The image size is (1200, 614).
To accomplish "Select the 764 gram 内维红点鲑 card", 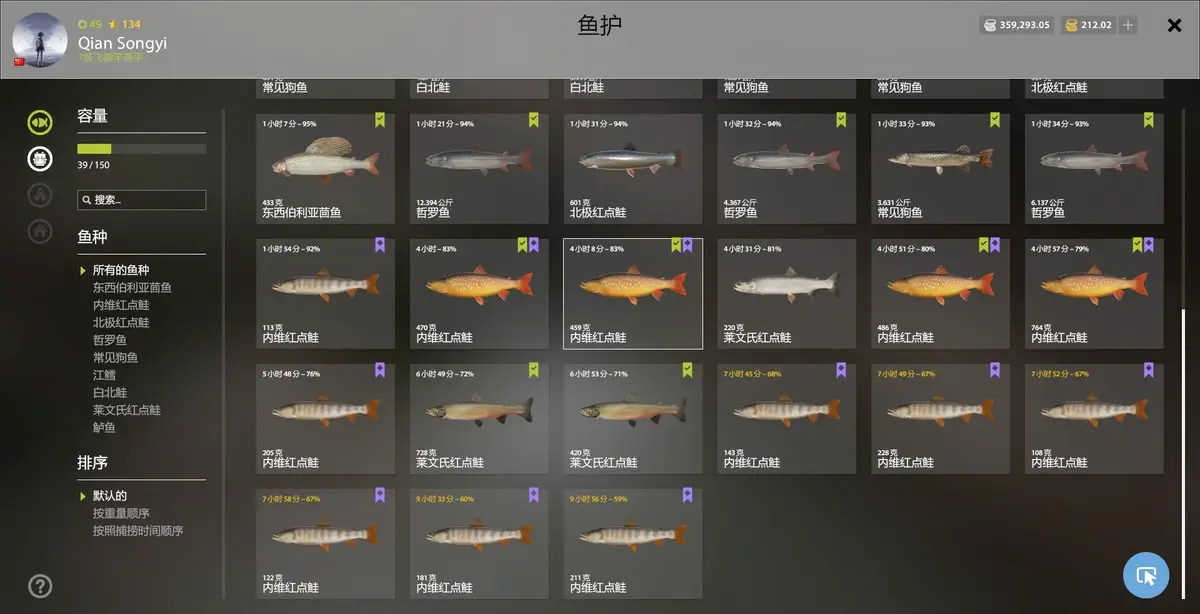I will click(x=1094, y=293).
